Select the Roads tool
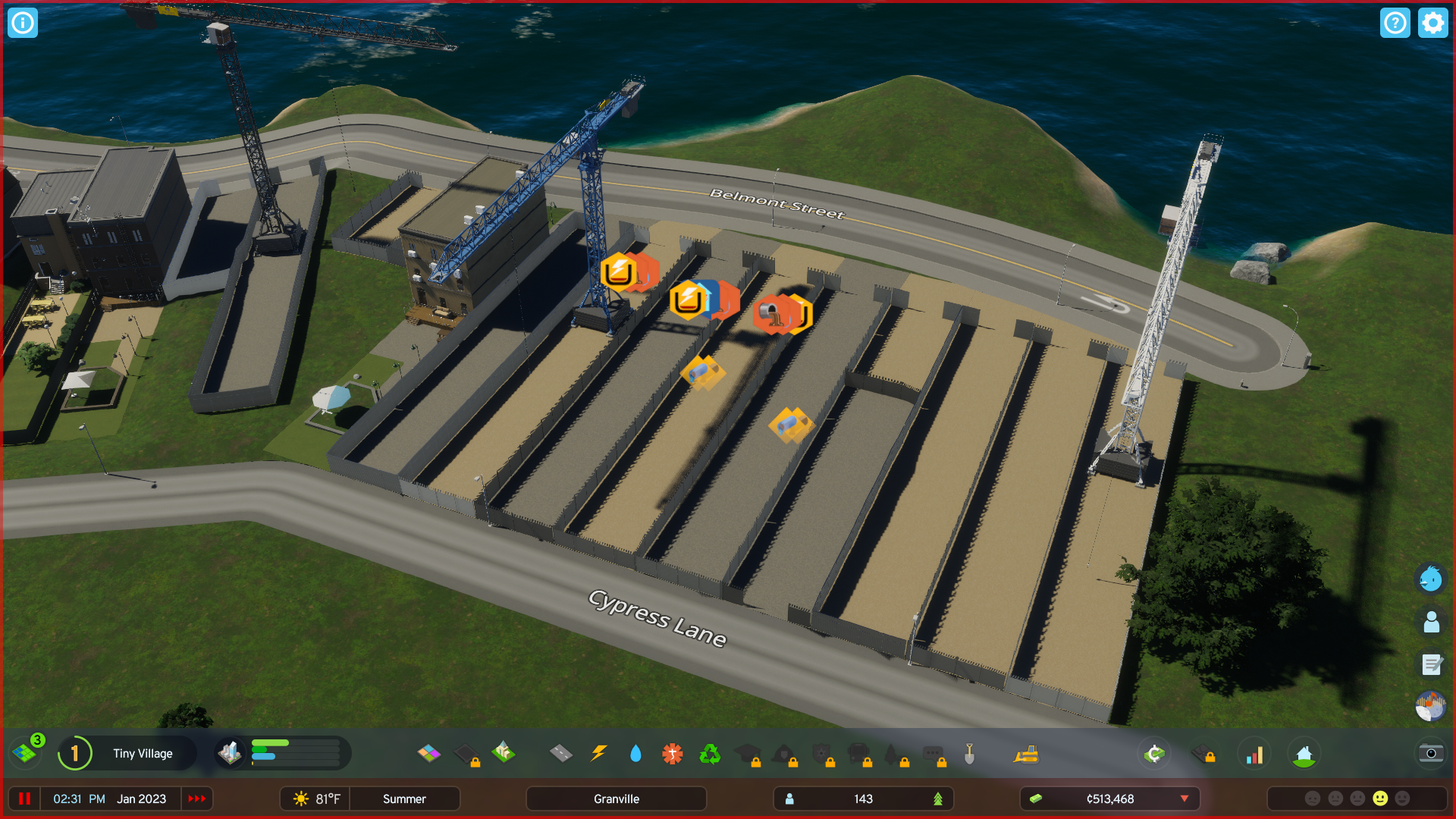The height and width of the screenshot is (819, 1456). click(x=560, y=754)
